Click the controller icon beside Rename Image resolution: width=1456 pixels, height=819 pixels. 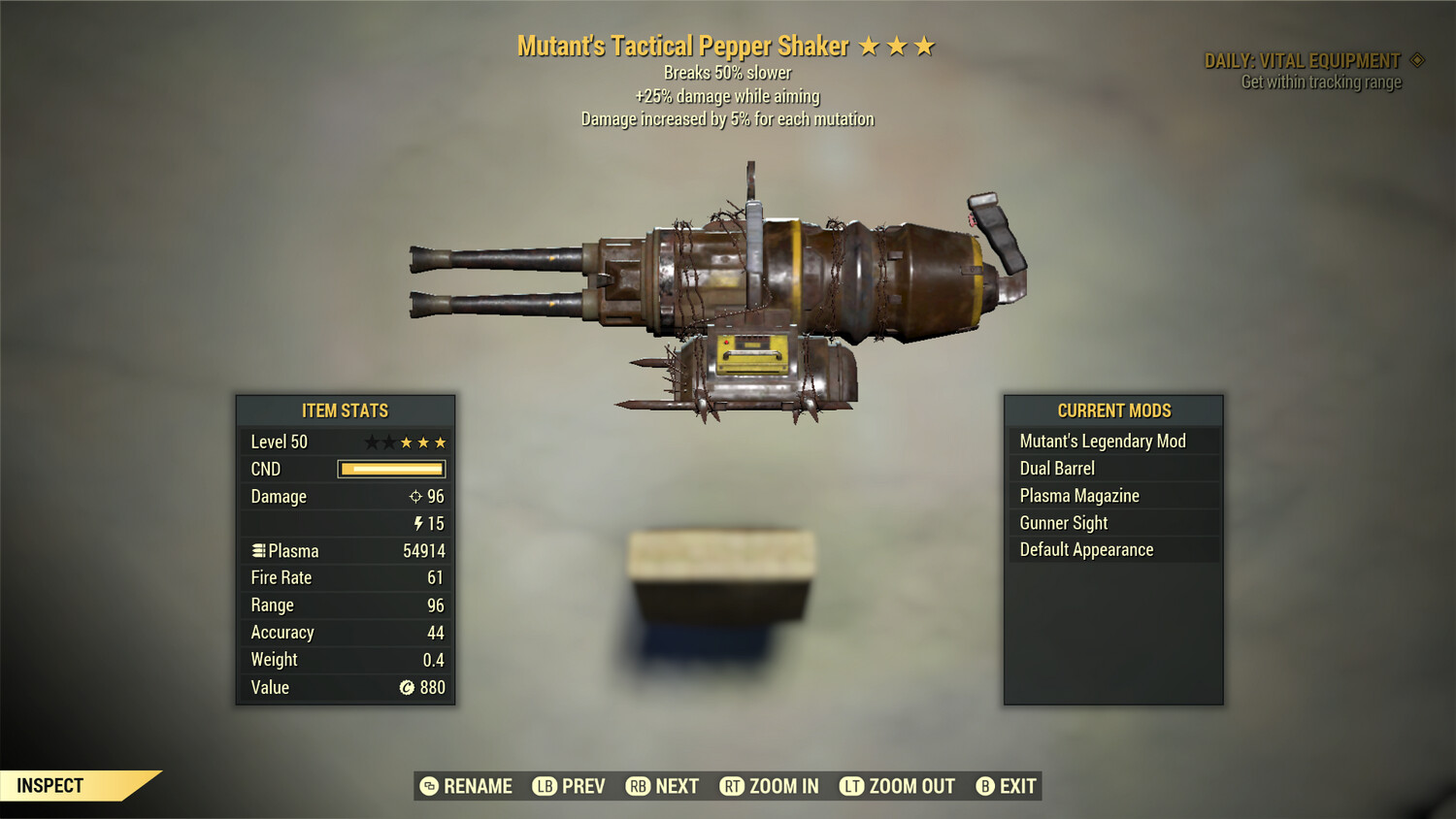[x=425, y=786]
